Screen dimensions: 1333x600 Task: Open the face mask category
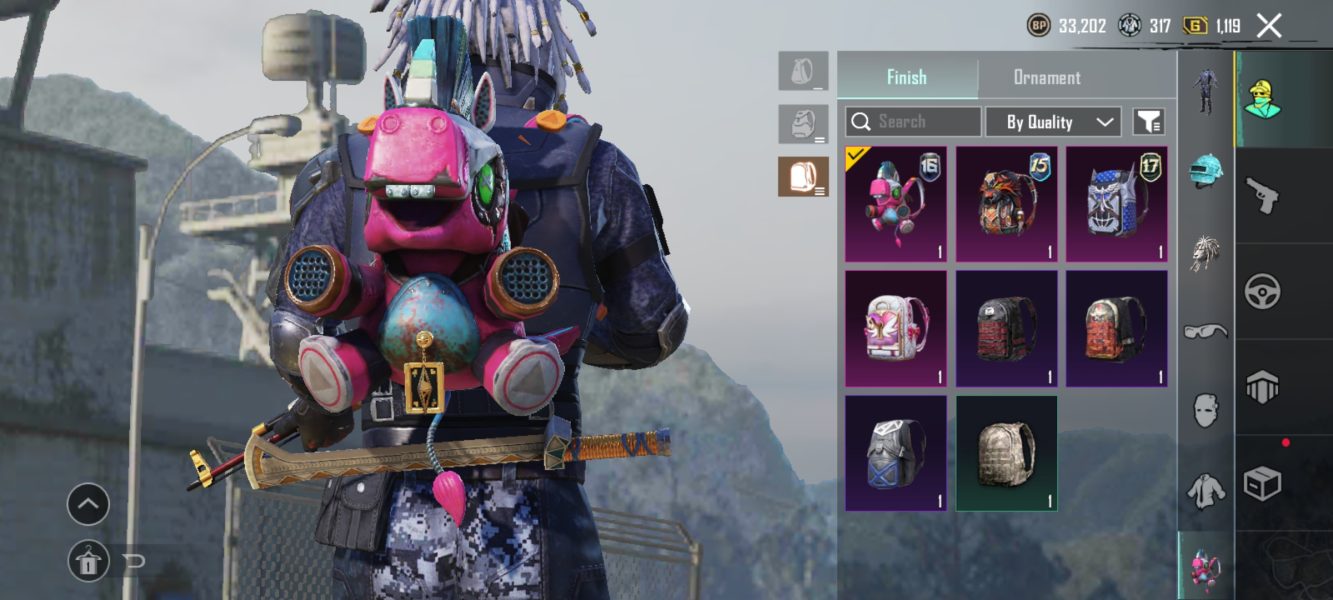(1207, 410)
